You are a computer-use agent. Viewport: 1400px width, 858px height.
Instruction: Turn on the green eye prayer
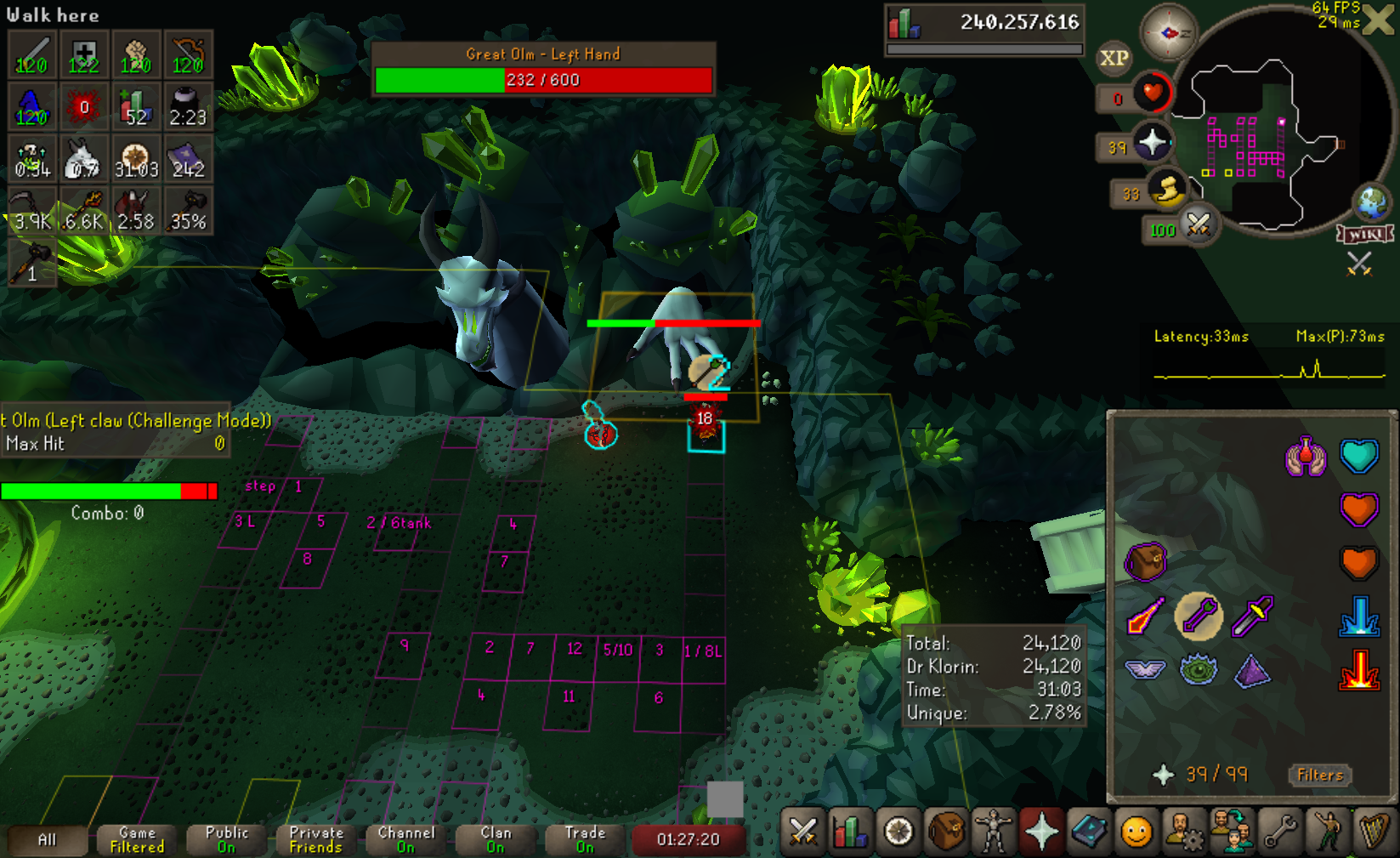pyautogui.click(x=1199, y=670)
